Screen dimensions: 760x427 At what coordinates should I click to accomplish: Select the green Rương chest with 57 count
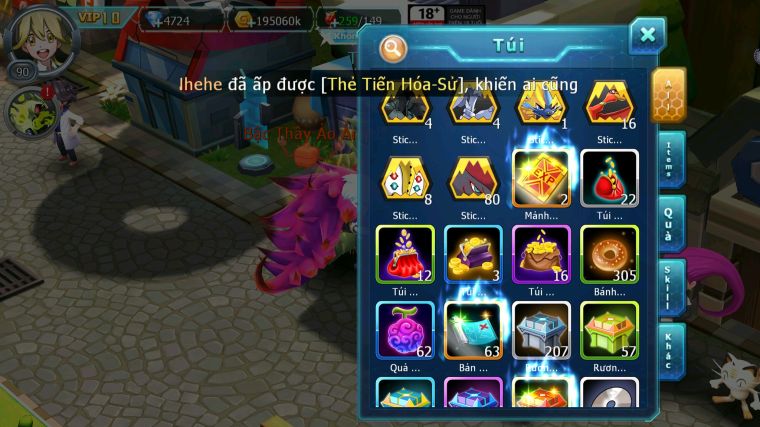(x=609, y=330)
